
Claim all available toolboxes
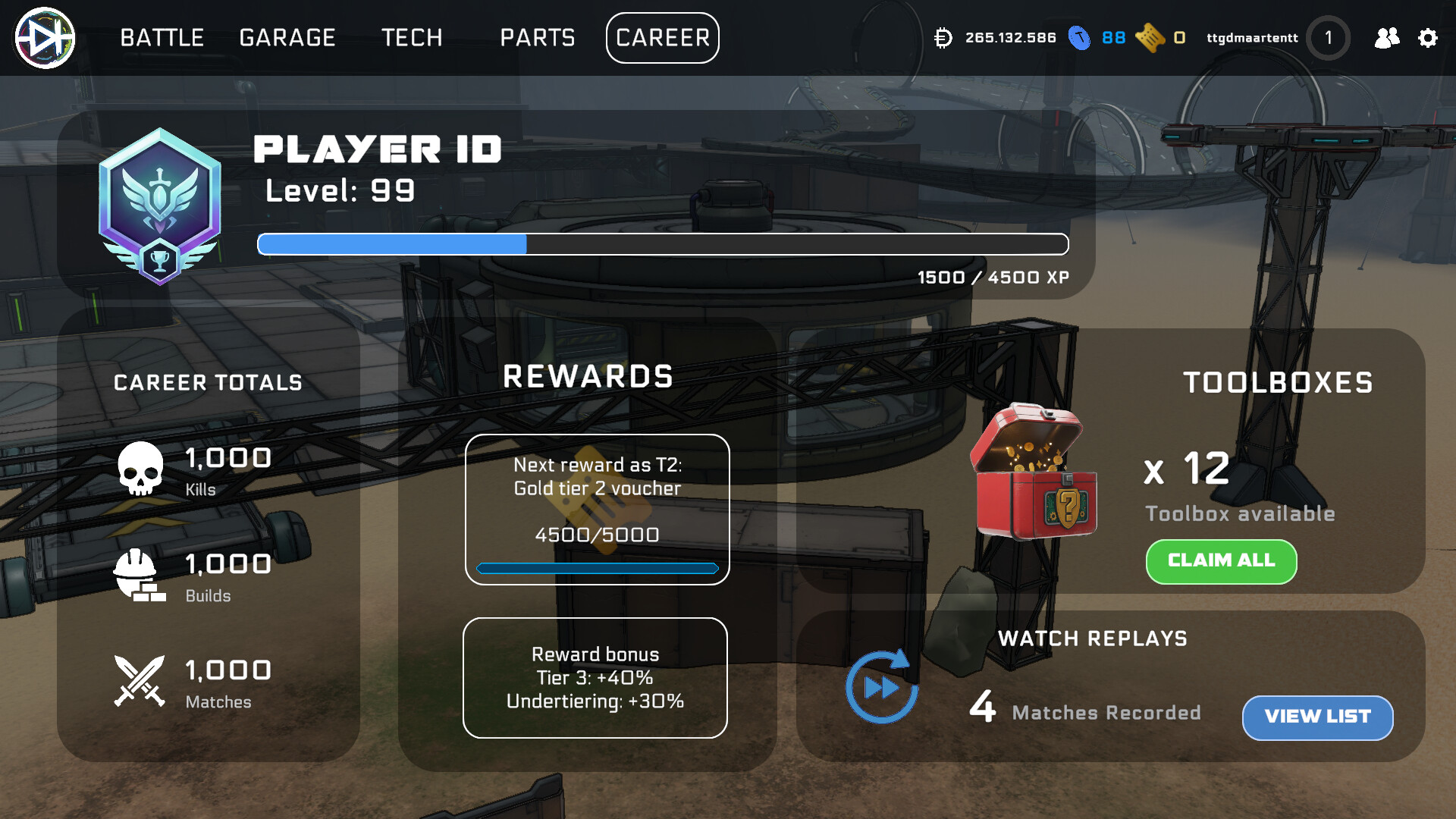click(x=1221, y=561)
